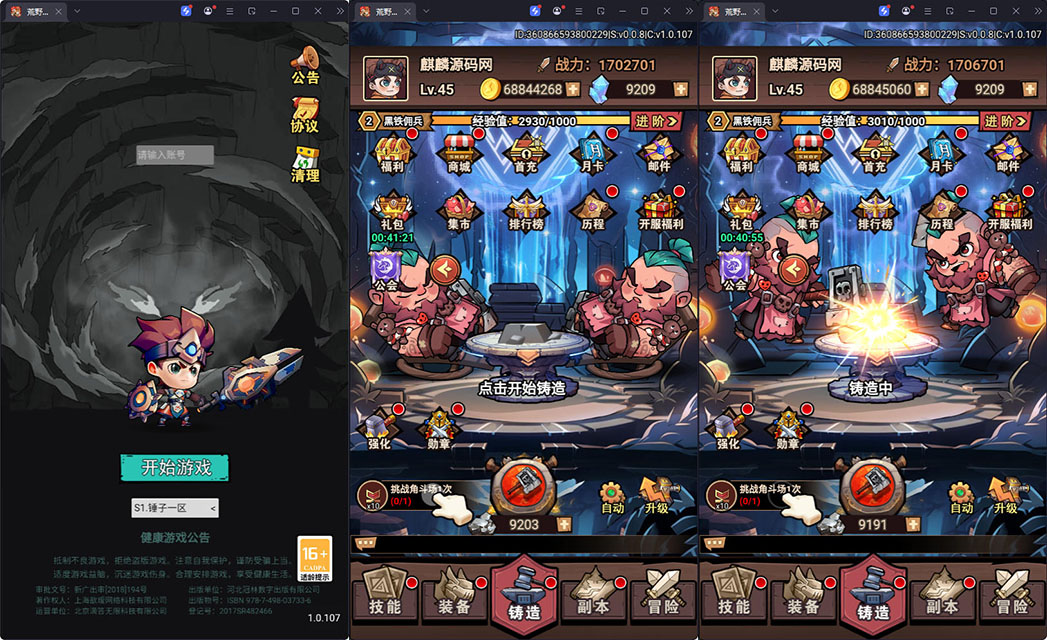Click 进阶 beside the 3010/1000 experience bar
The height and width of the screenshot is (640, 1047).
click(x=1005, y=121)
